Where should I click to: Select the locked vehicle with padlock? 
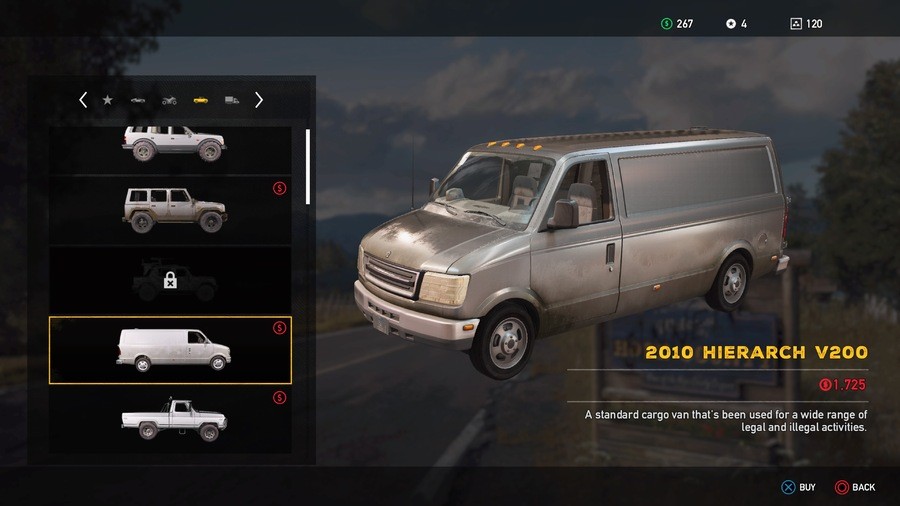click(170, 281)
